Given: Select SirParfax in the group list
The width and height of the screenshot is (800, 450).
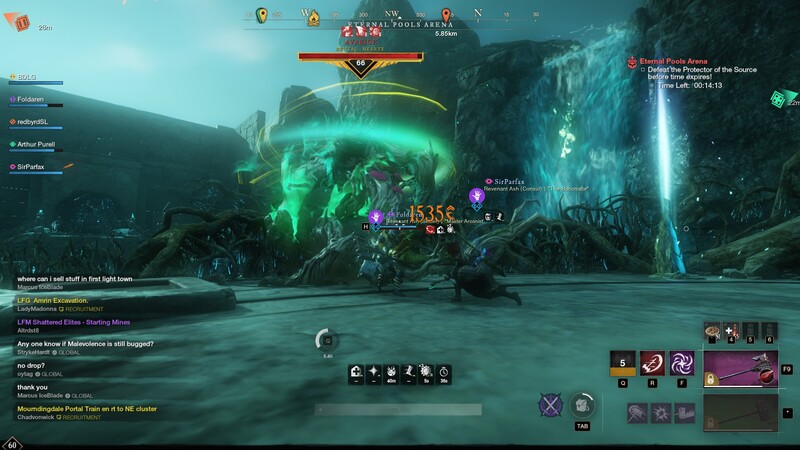Looking at the screenshot, I should point(32,167).
